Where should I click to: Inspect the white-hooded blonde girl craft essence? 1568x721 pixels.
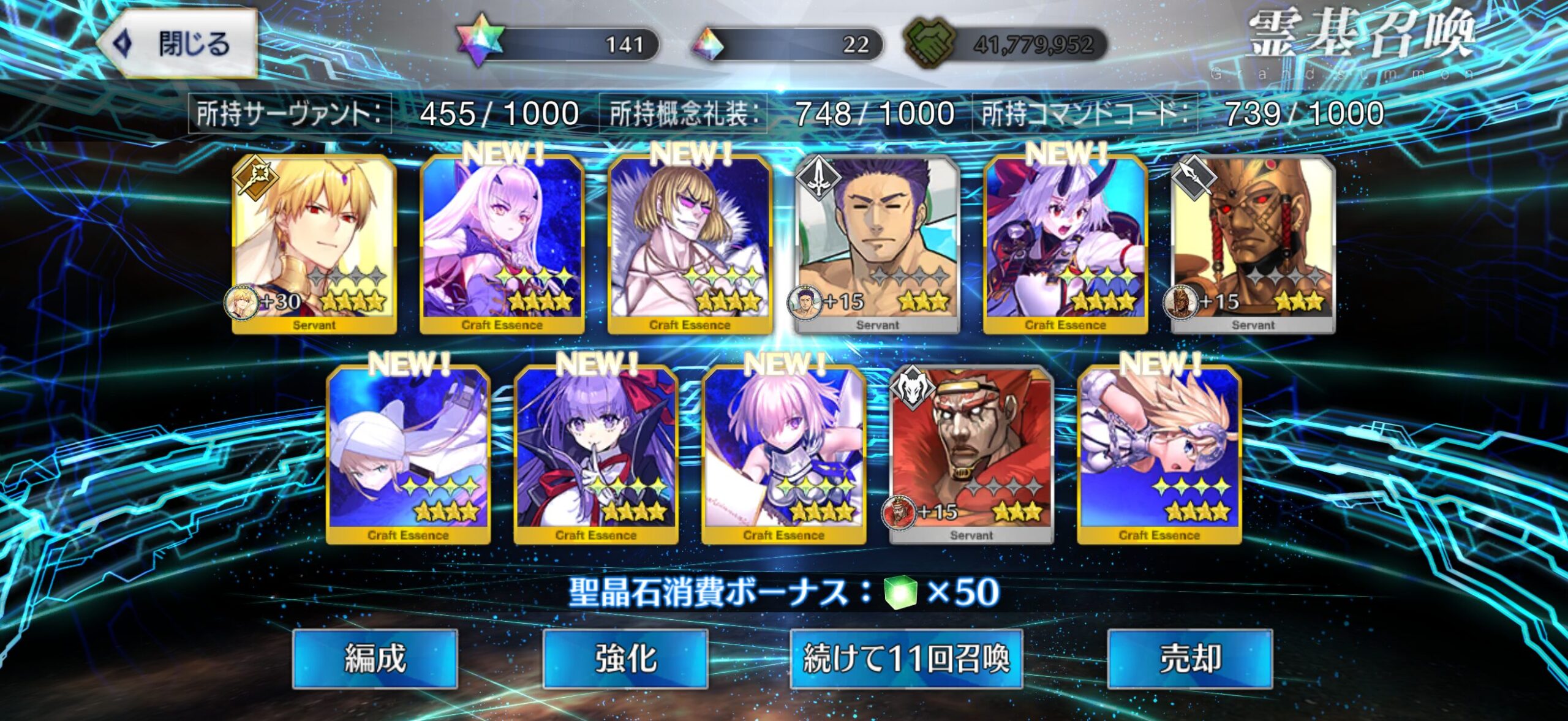pyautogui.click(x=408, y=455)
